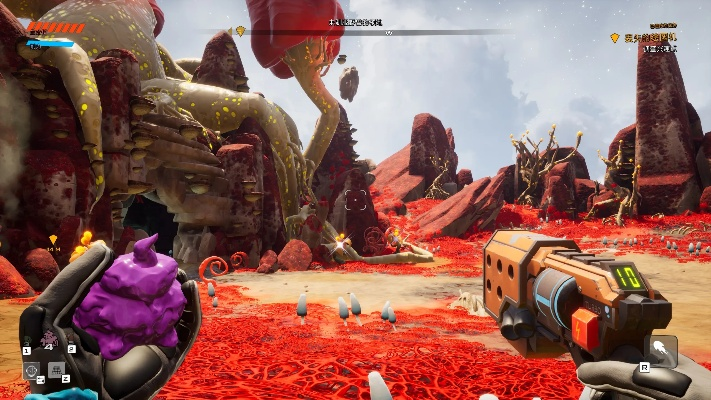This screenshot has height=400, width=711.
Task: Click the orange waypoint marker on the compass
Action: [x=240, y=31]
